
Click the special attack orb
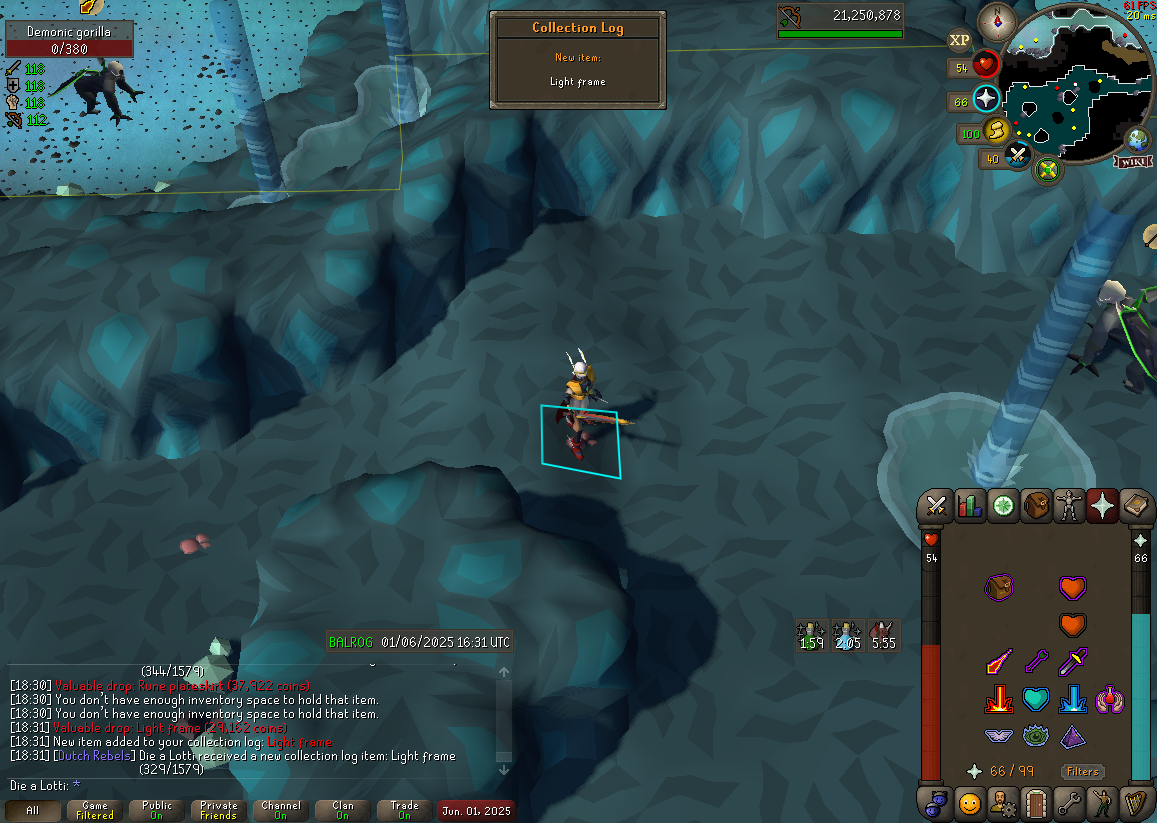1018,156
